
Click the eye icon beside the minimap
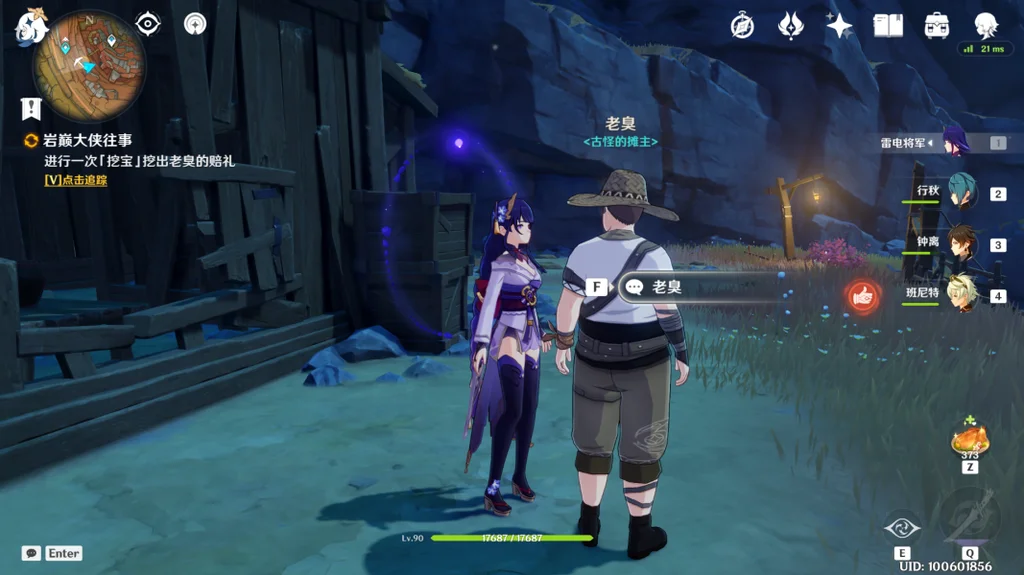point(148,24)
